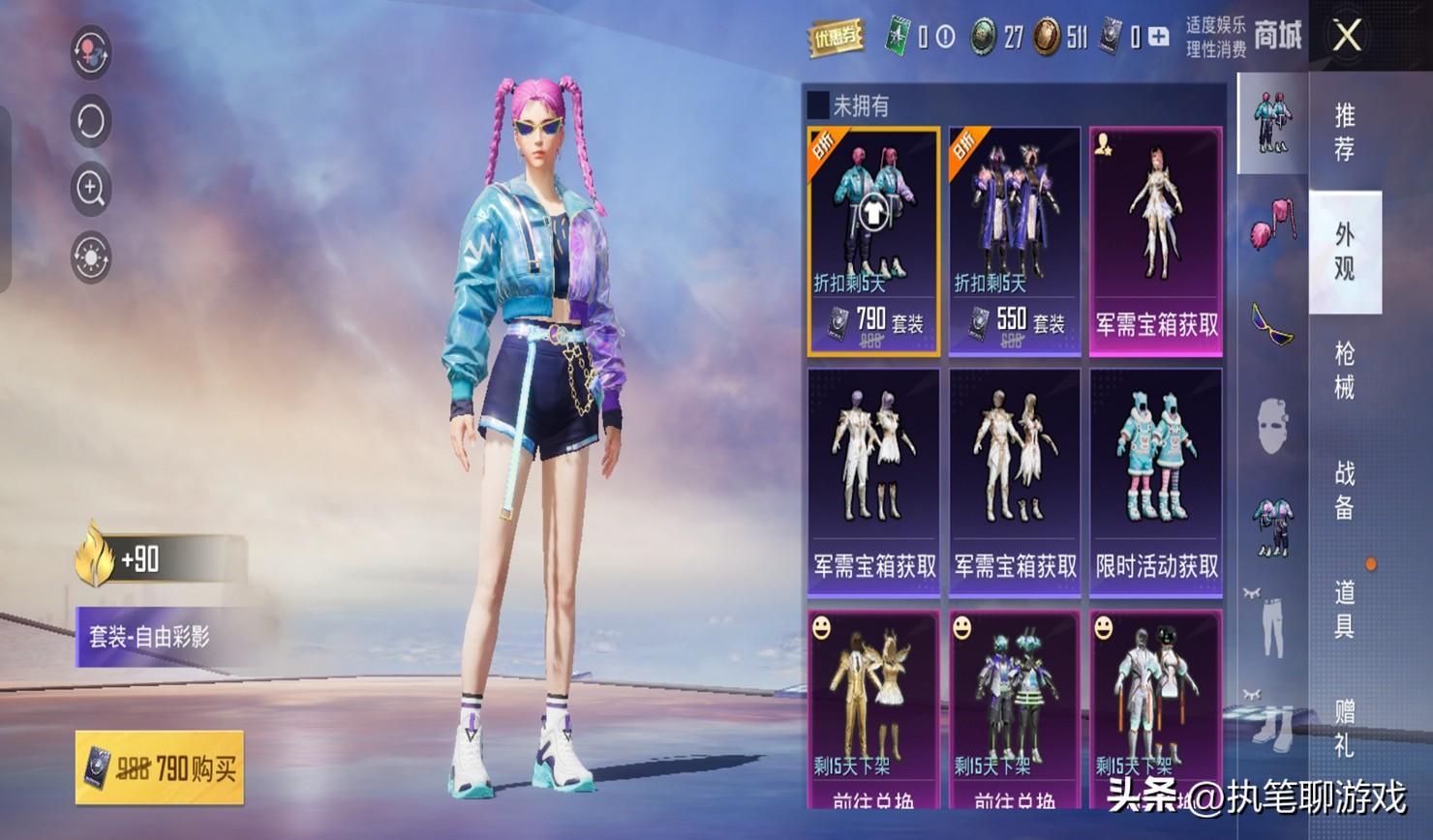This screenshot has width=1433, height=840.
Task: Click the zoom magnifier icon
Action: (x=91, y=189)
